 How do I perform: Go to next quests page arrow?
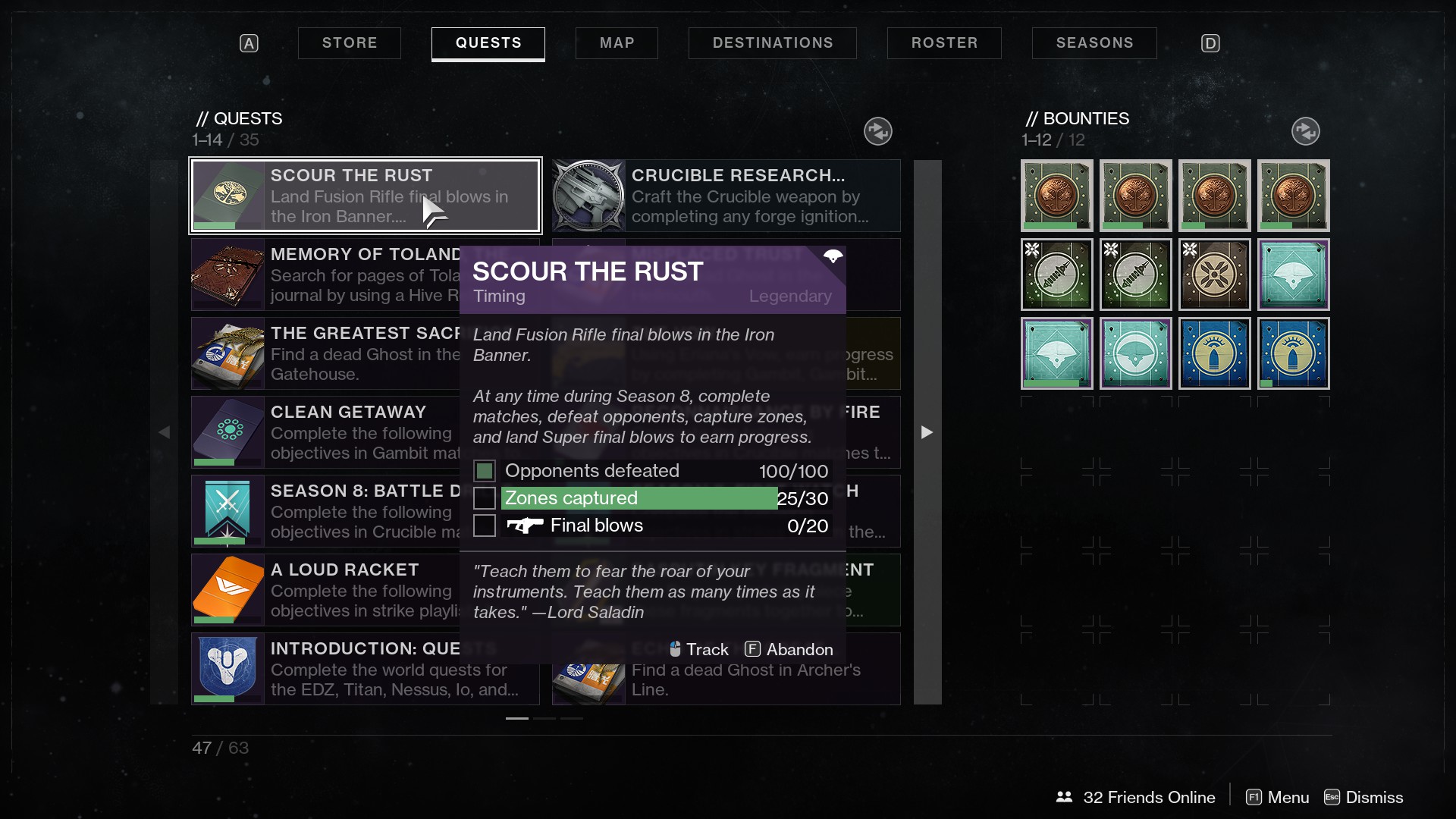click(x=927, y=432)
